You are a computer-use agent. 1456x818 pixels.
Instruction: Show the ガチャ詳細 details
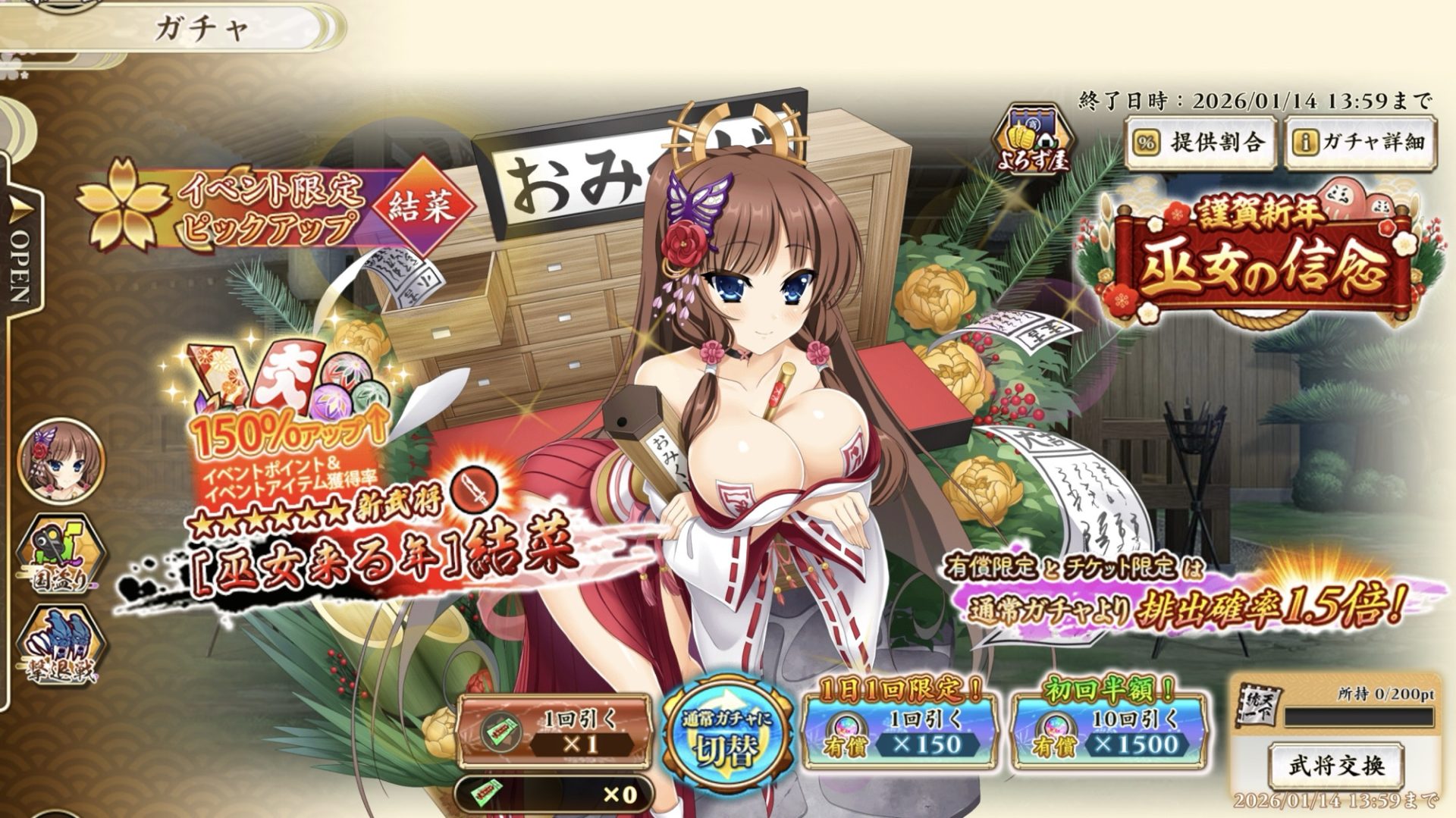pyautogui.click(x=1360, y=143)
